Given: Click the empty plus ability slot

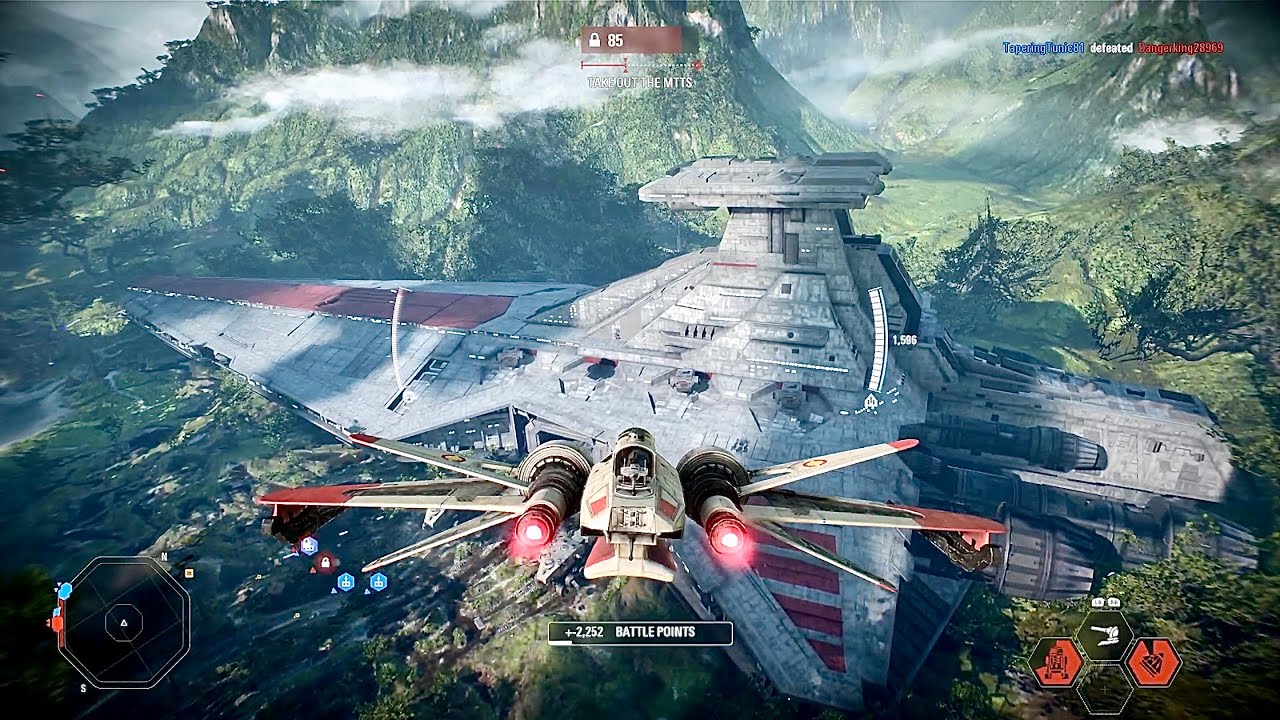Looking at the screenshot, I should pos(1104,689).
